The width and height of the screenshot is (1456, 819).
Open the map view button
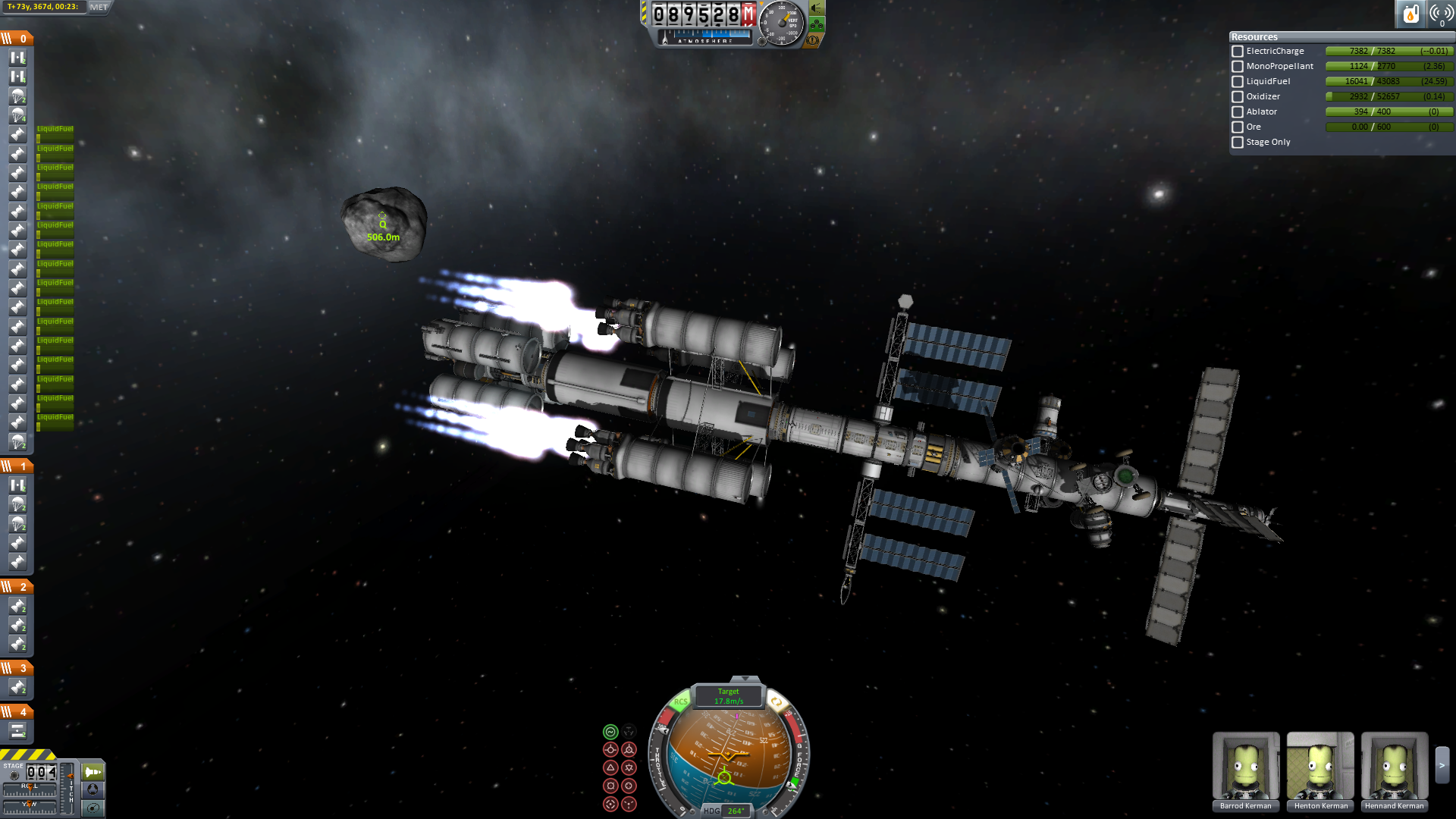pyautogui.click(x=93, y=808)
